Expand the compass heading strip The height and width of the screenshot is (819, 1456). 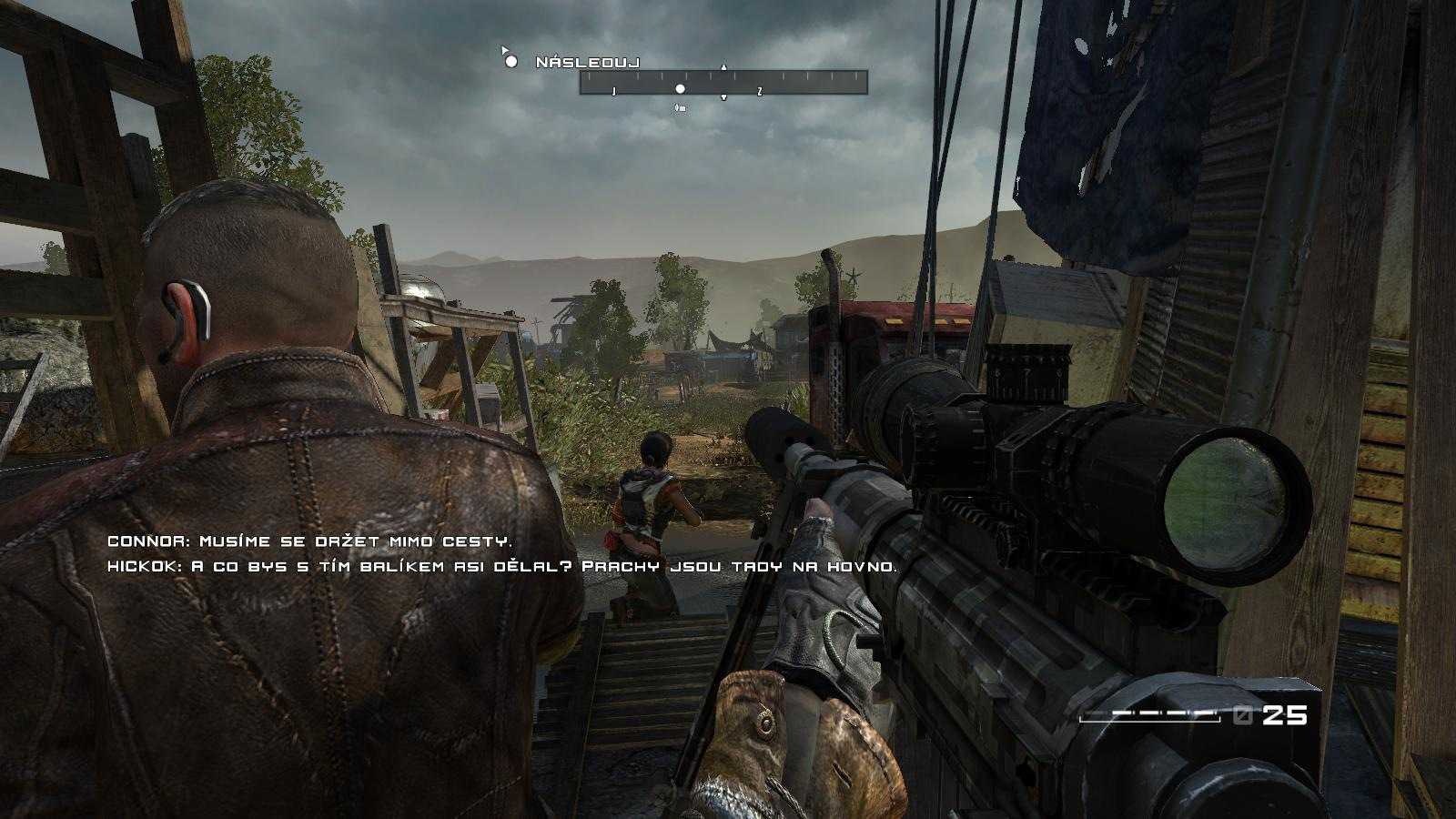click(x=724, y=82)
